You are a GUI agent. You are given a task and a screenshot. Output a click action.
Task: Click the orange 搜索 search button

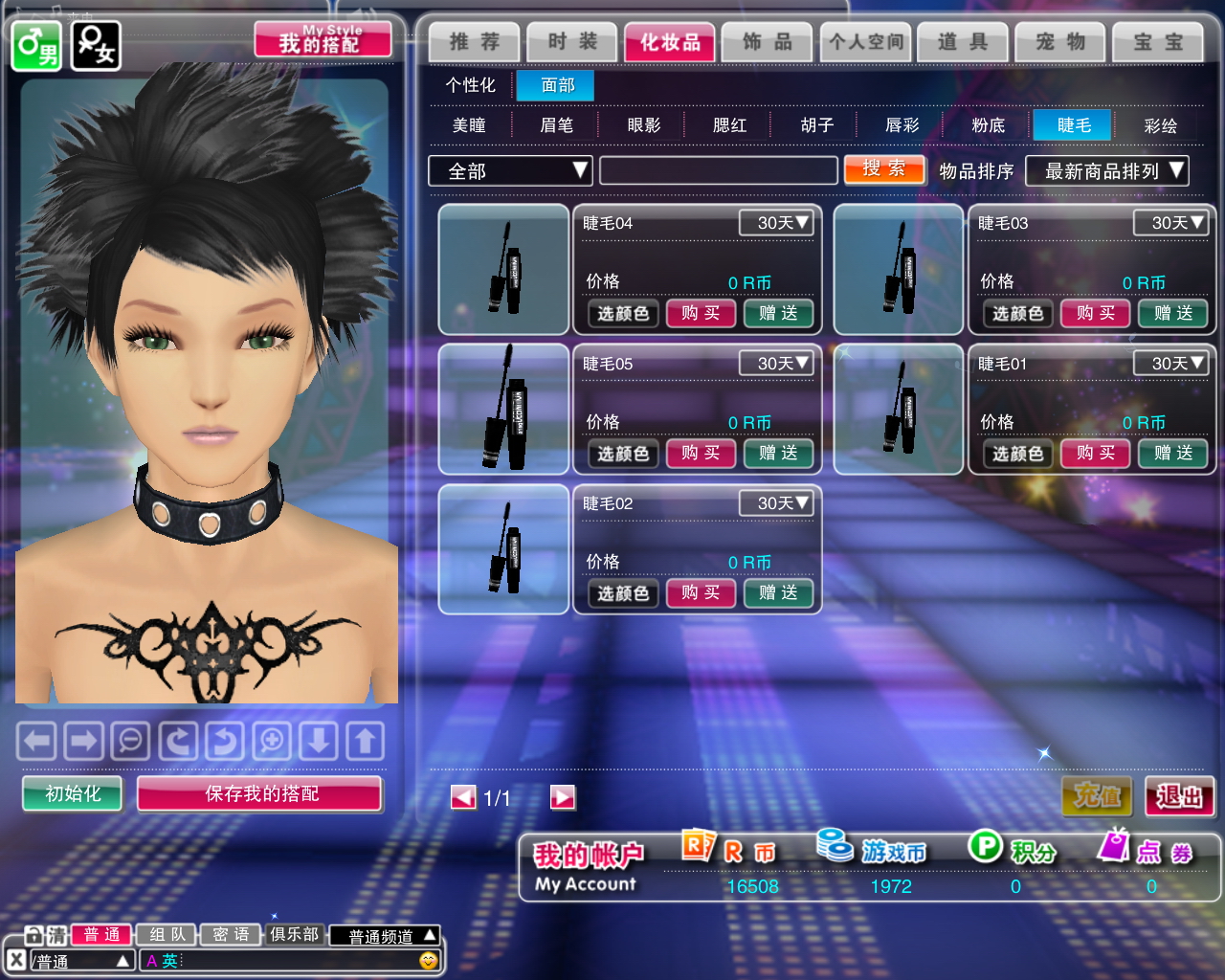[884, 169]
